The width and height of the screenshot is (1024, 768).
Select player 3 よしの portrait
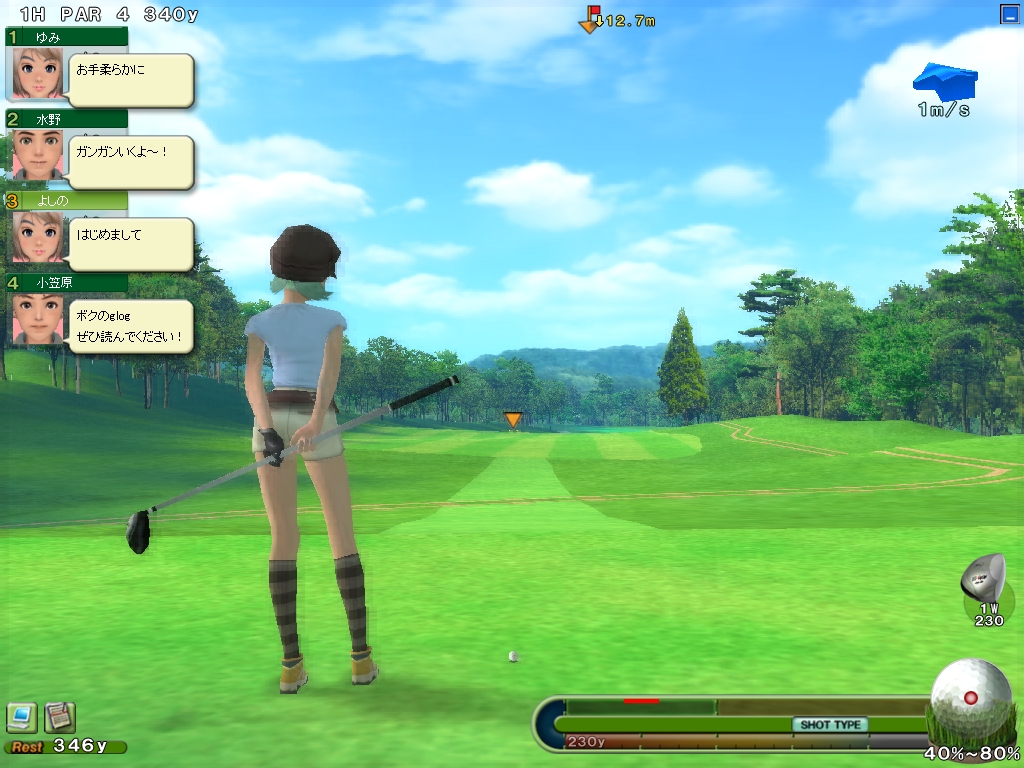point(36,237)
